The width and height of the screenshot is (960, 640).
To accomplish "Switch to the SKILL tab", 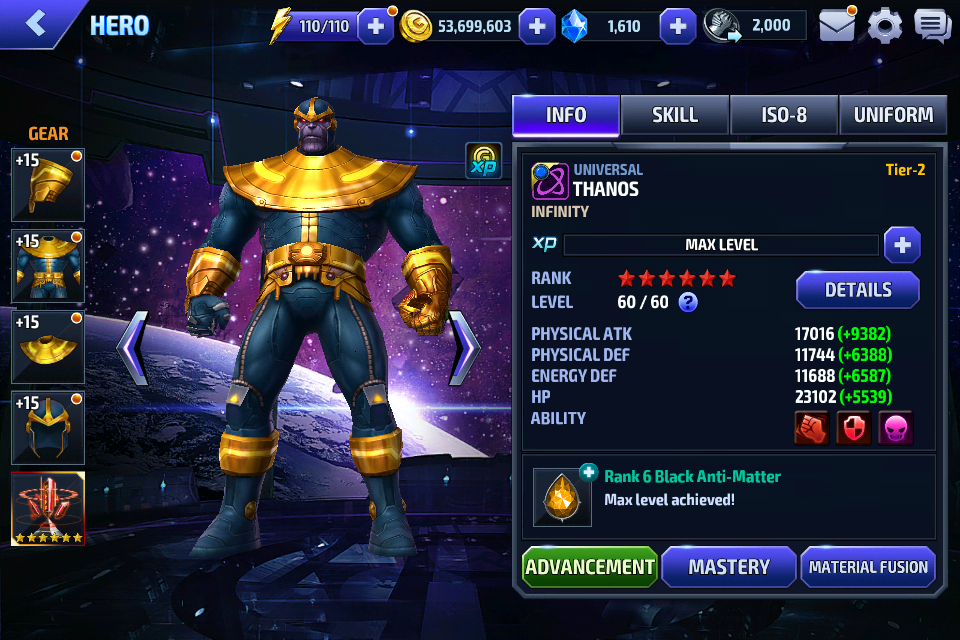I will click(x=675, y=115).
